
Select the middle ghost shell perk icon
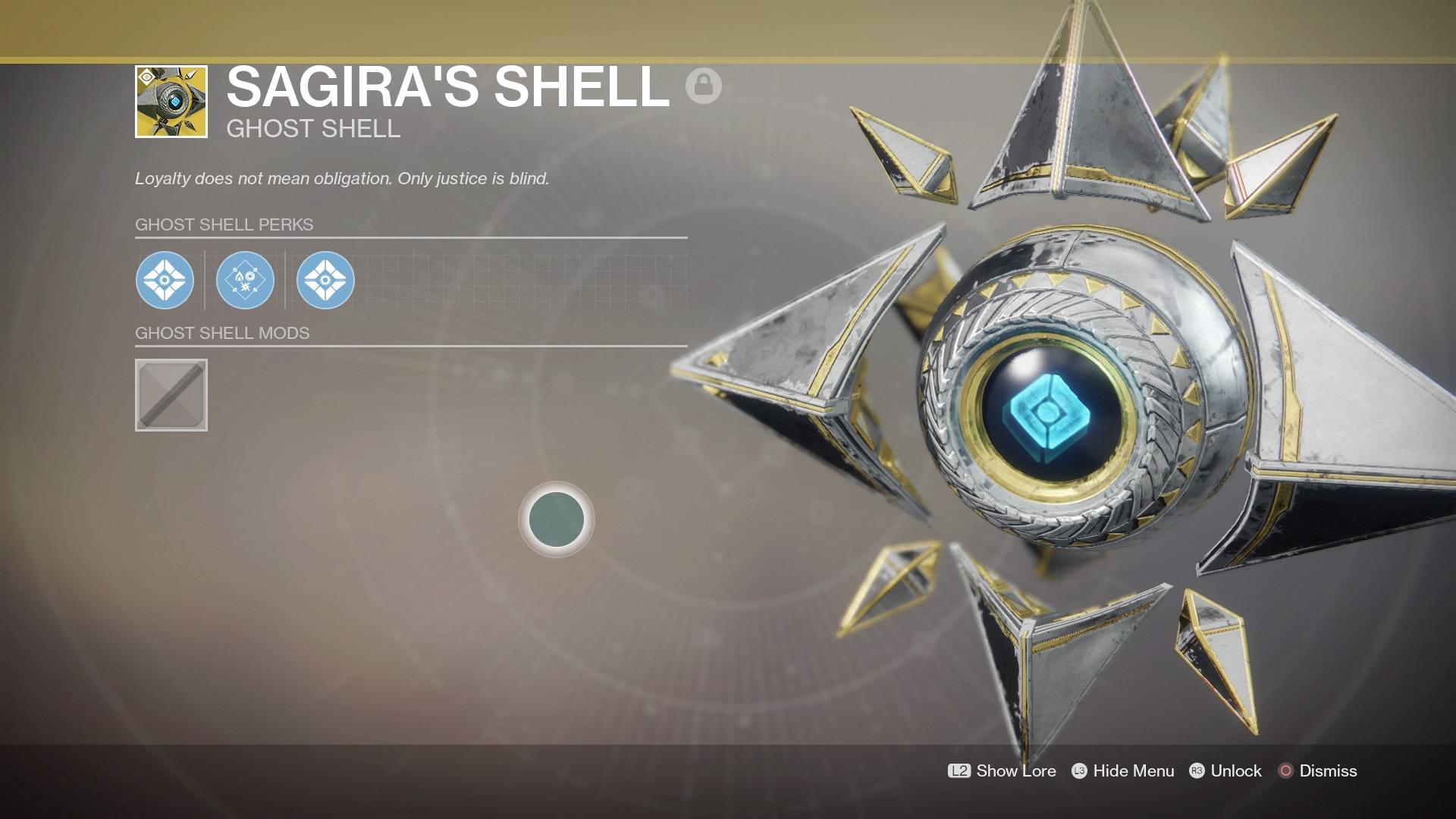[x=245, y=280]
